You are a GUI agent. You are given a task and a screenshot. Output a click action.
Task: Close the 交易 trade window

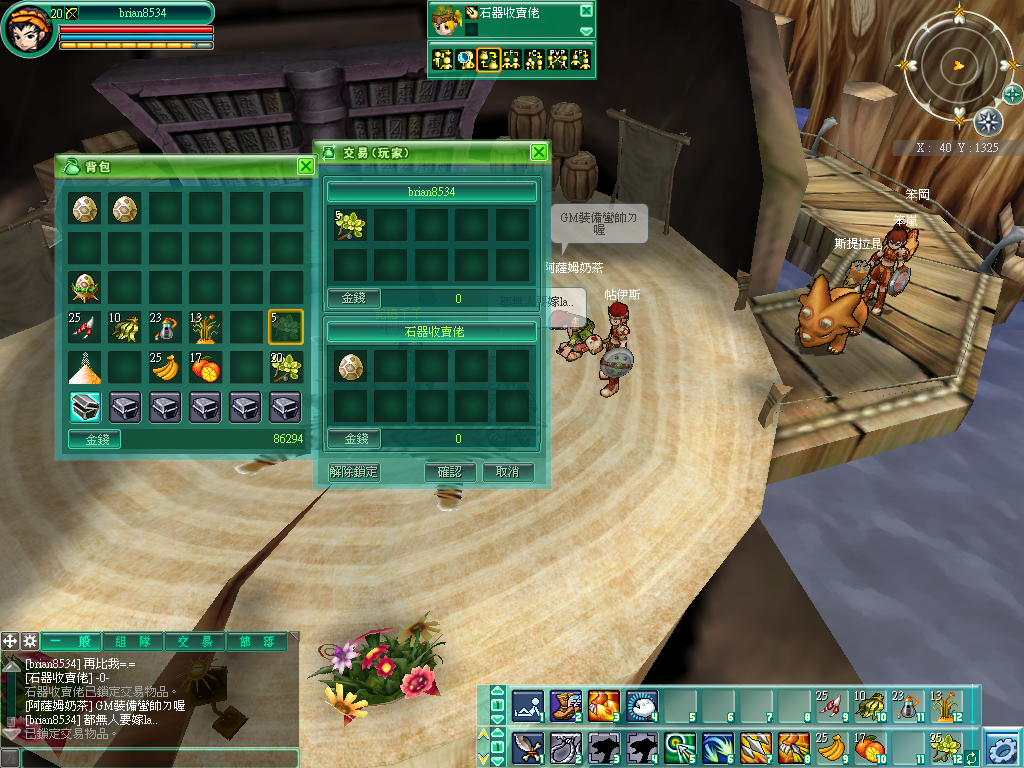[x=539, y=152]
